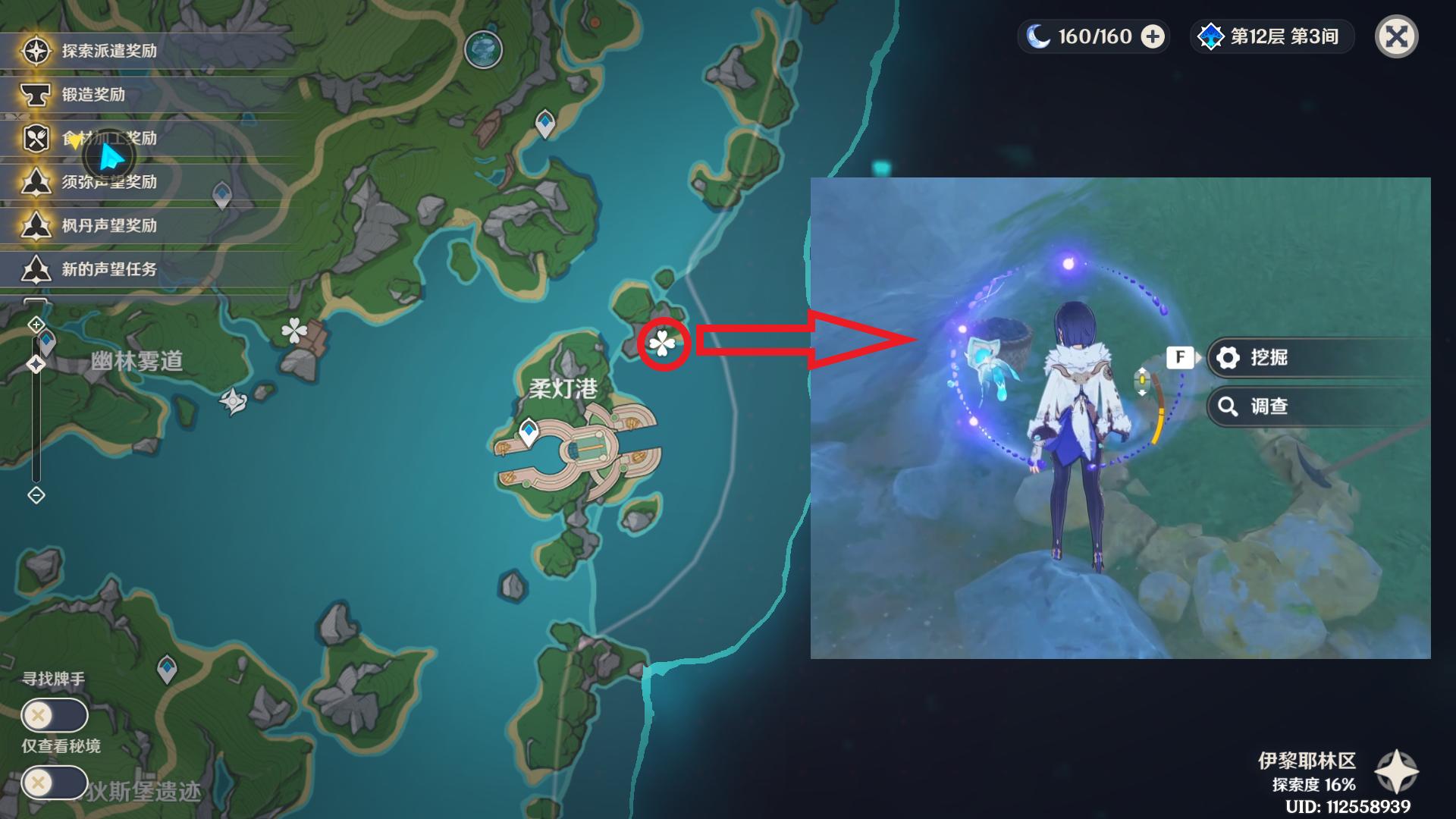Click the map zoom-in plus button
Image resolution: width=1456 pixels, height=819 pixels.
[x=36, y=325]
